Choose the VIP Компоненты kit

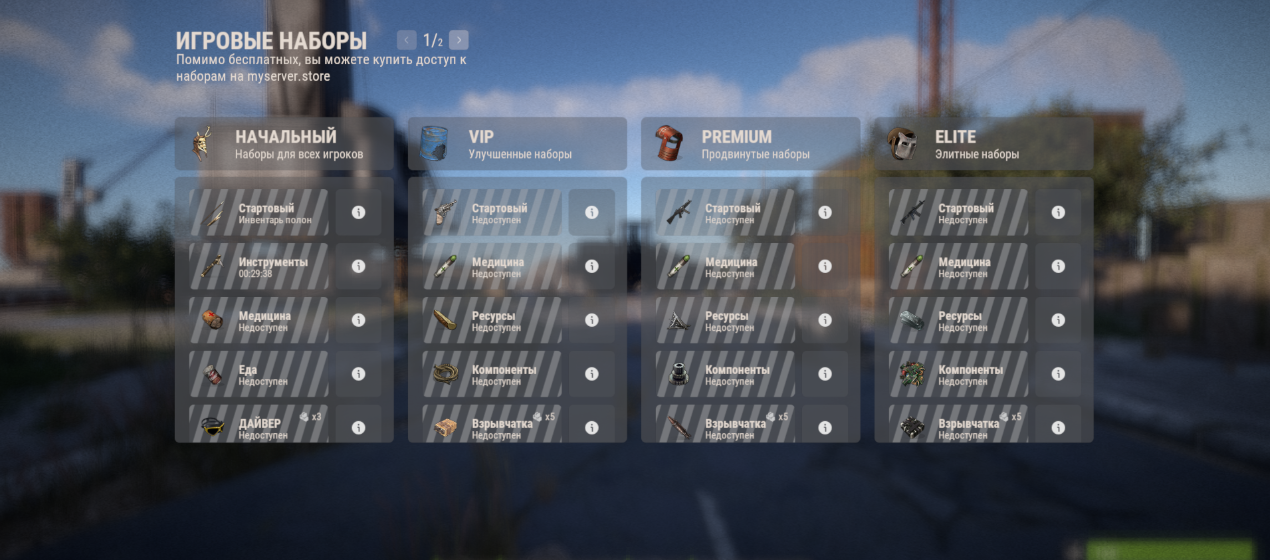click(491, 374)
